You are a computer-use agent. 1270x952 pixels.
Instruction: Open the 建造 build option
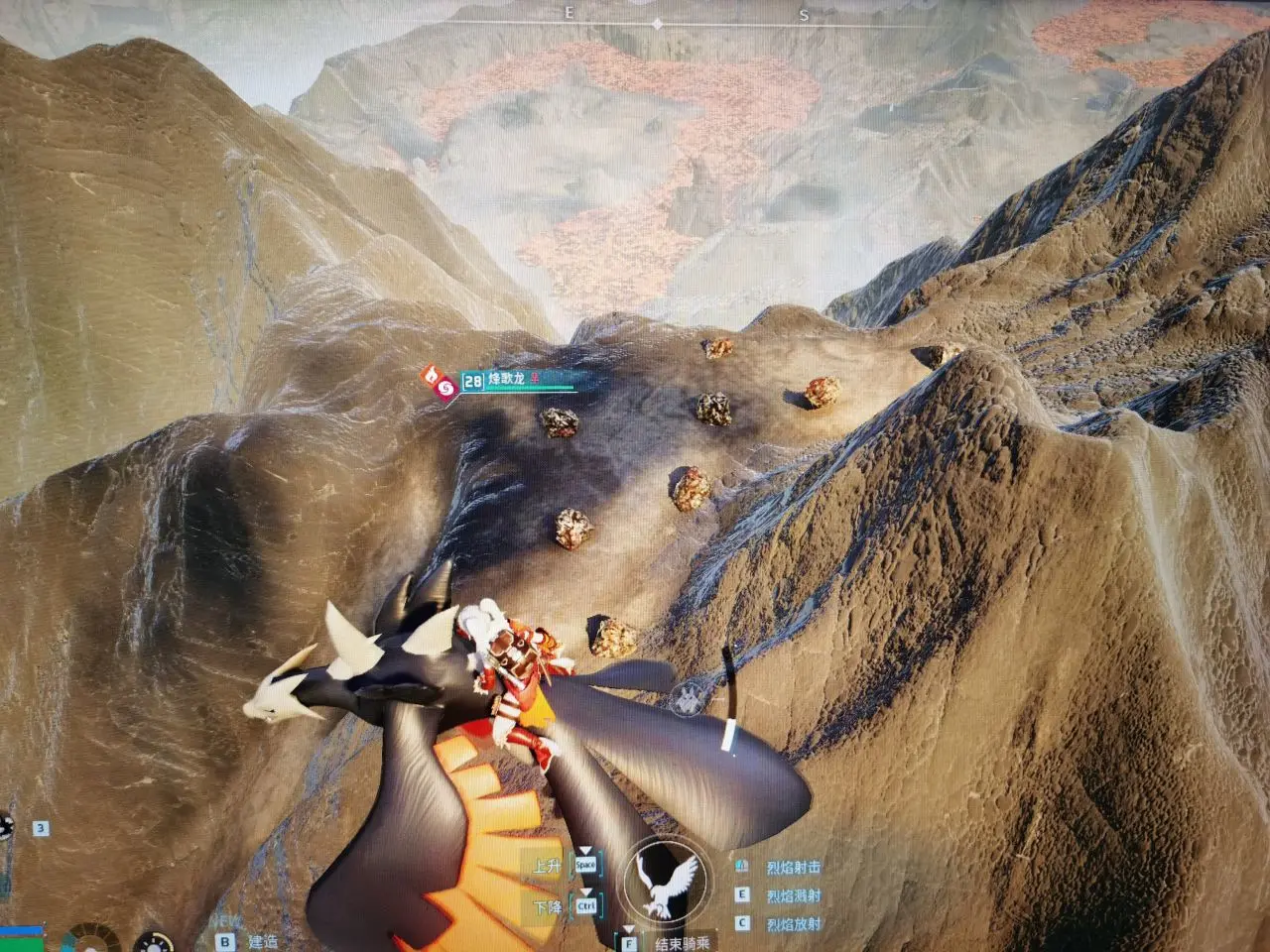[263, 941]
